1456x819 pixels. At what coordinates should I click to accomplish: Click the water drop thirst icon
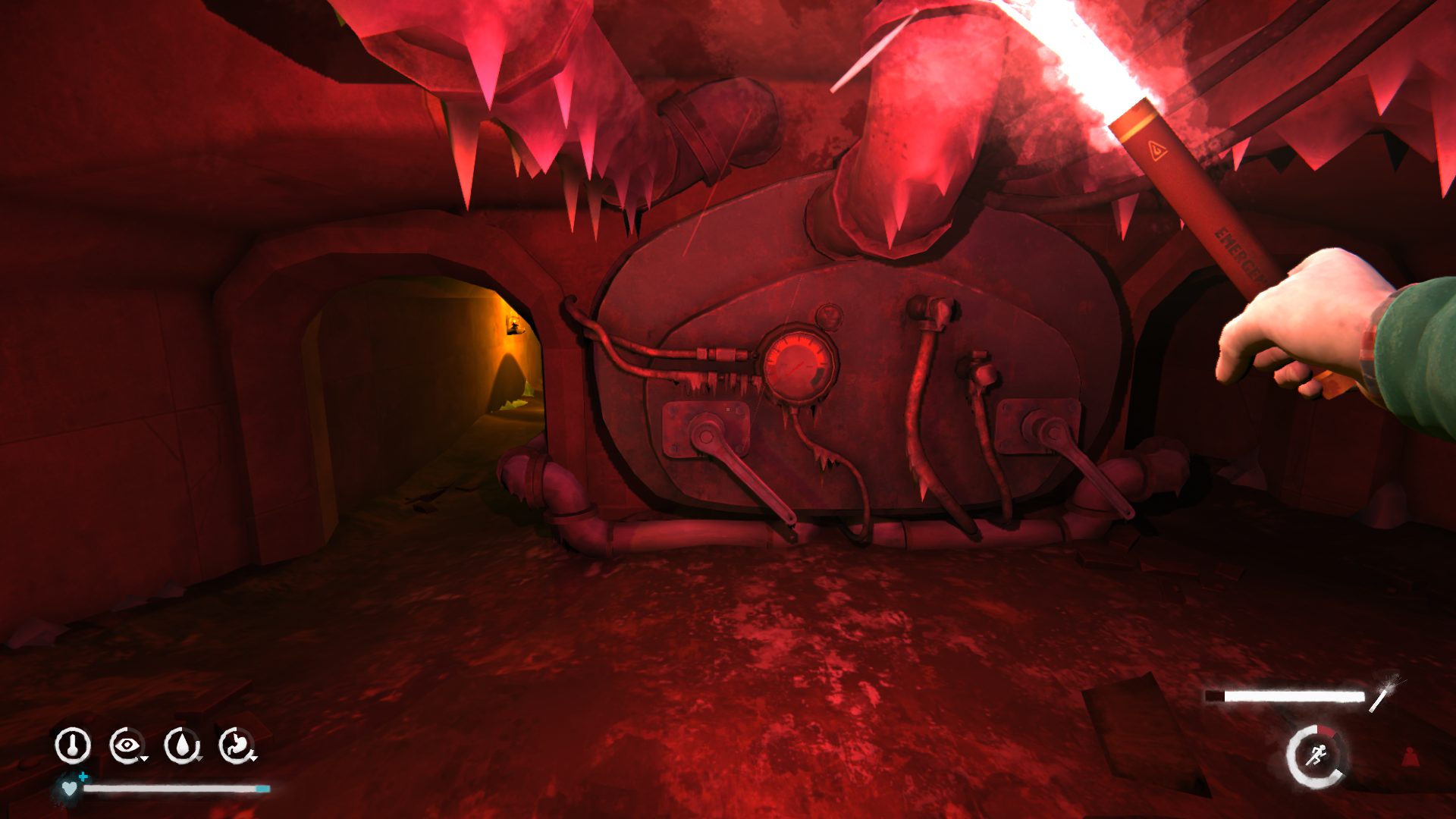tap(182, 745)
